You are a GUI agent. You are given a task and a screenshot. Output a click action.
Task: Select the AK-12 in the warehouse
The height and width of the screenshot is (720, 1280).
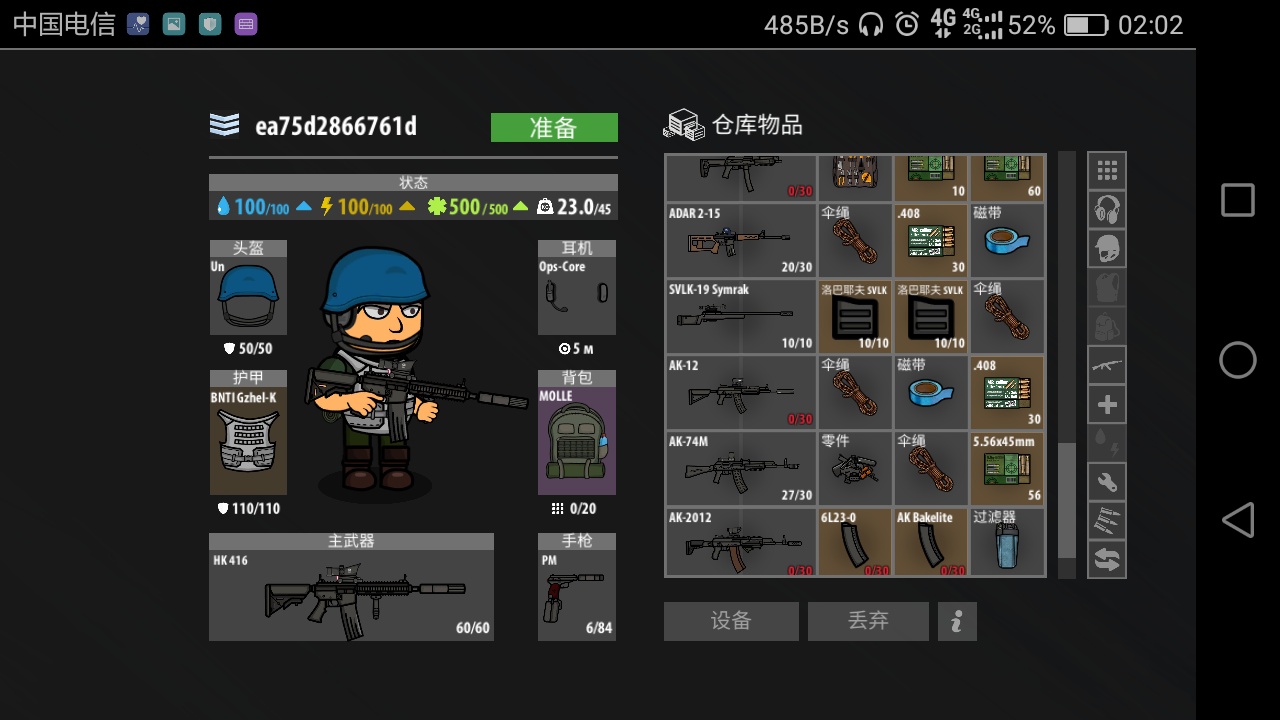[740, 392]
